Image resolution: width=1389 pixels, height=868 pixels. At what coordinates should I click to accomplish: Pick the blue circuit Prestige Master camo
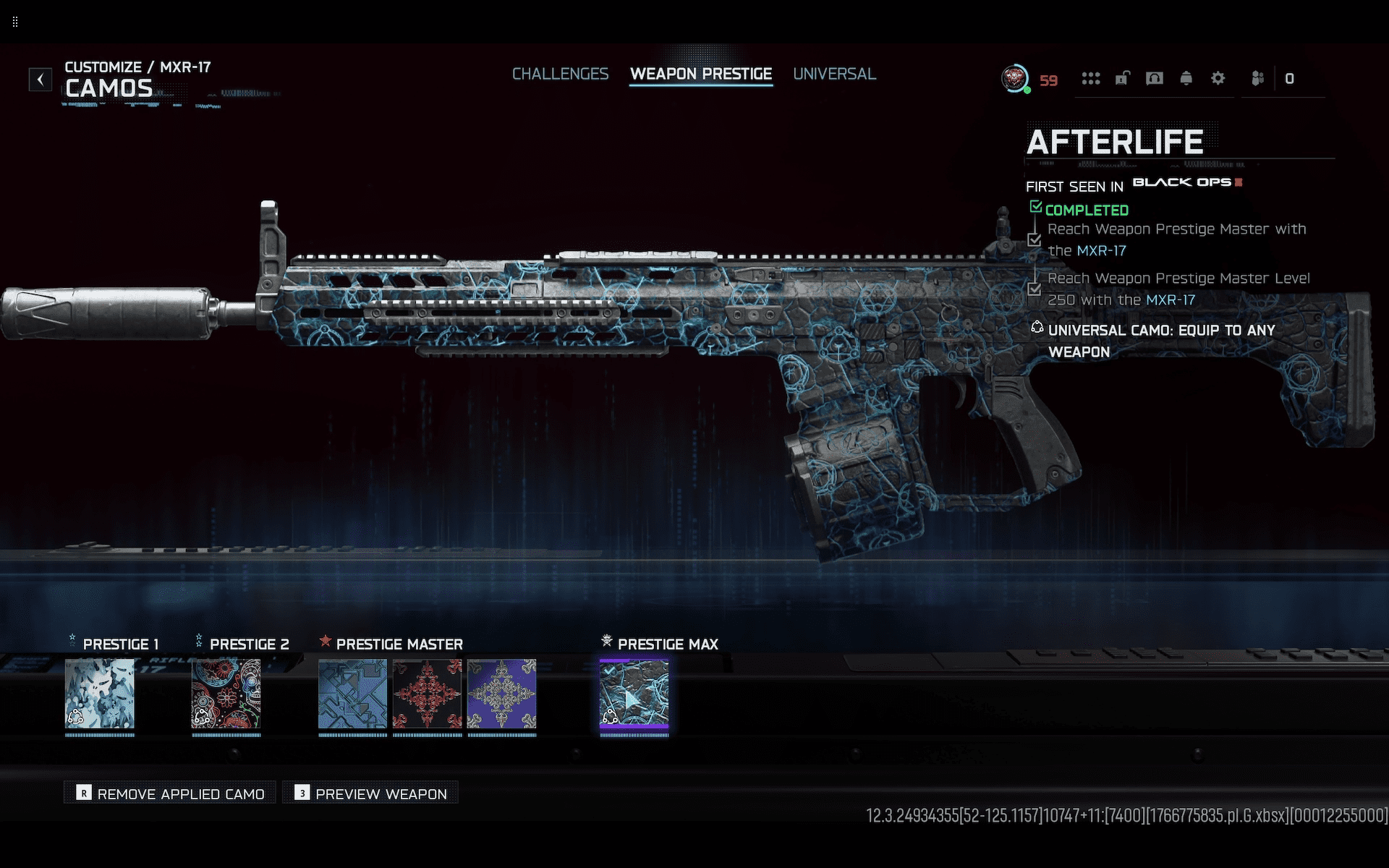click(353, 693)
